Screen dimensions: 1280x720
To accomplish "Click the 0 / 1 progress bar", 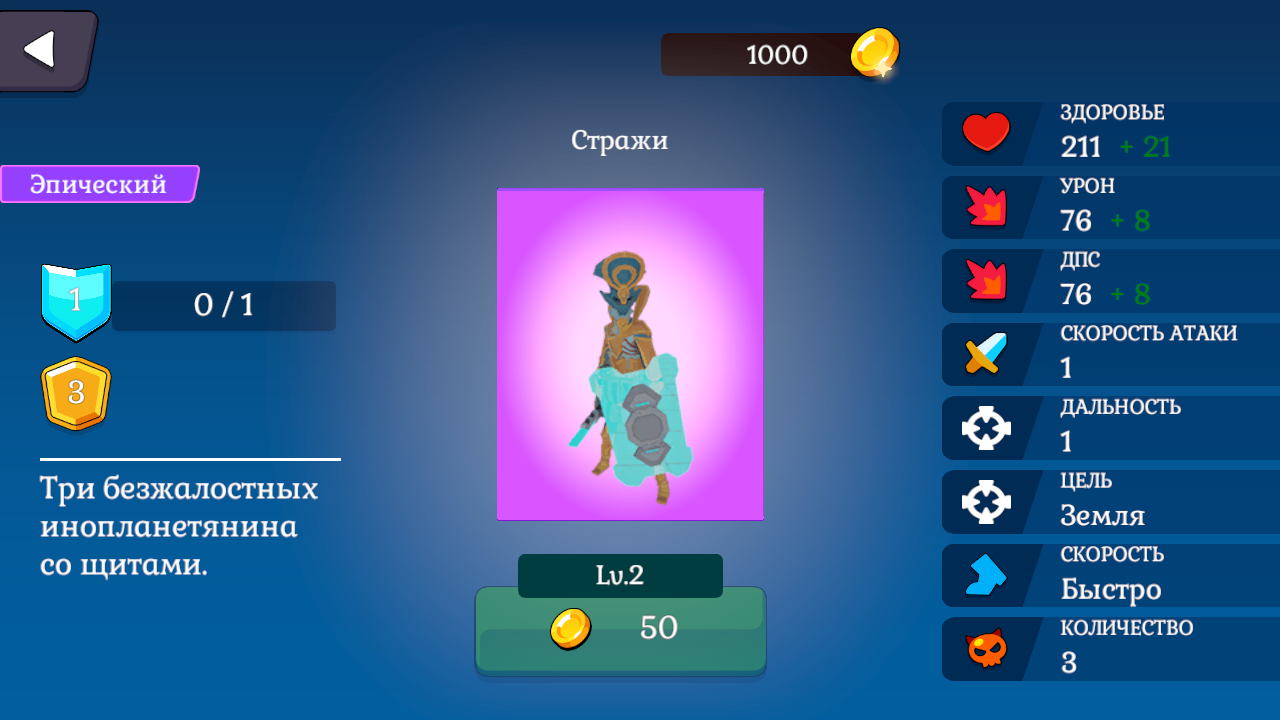I will (x=224, y=306).
